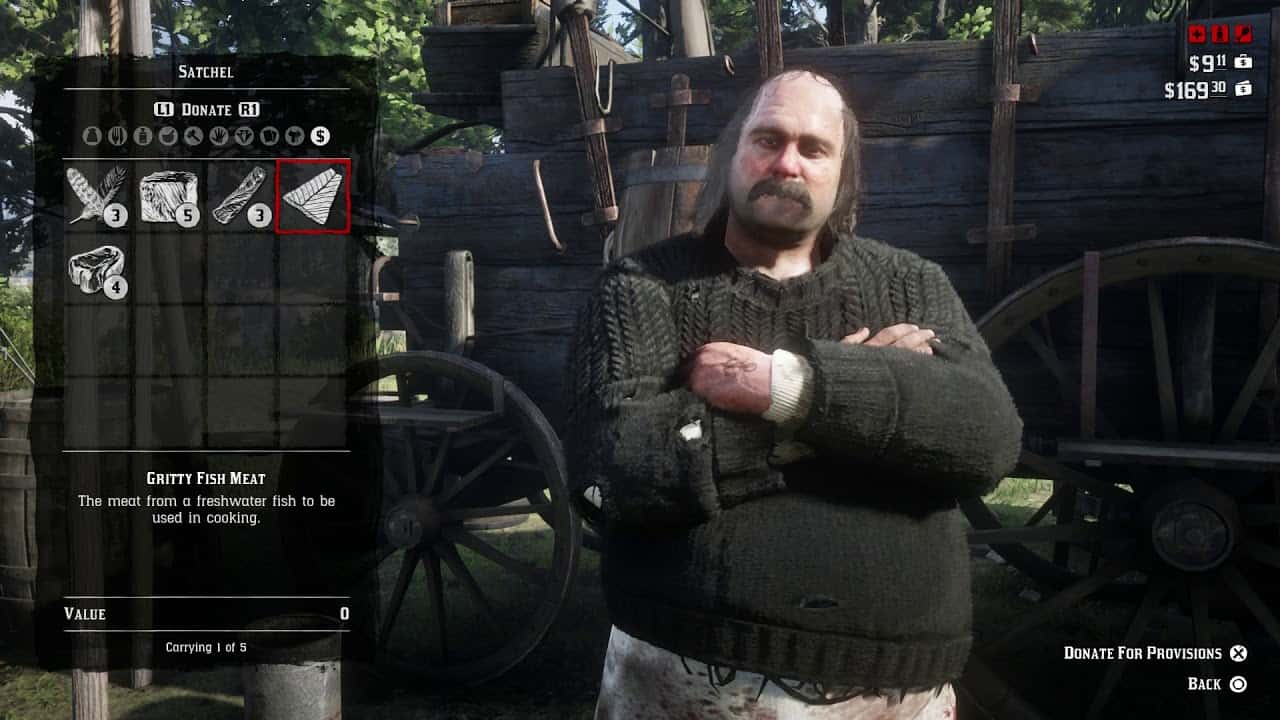Click the red medical cross supply icon
The height and width of the screenshot is (720, 1280).
[x=1199, y=33]
